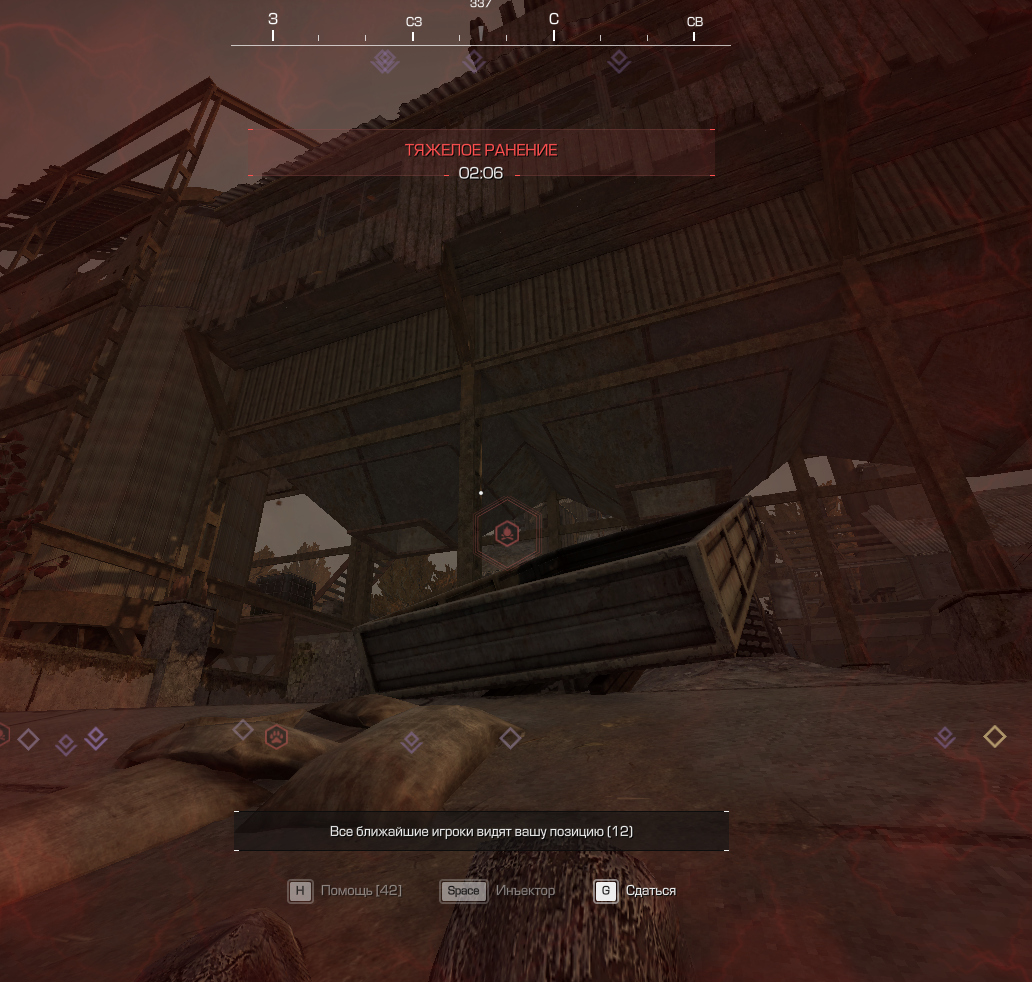
Task: Click the compass heading bar
Action: click(480, 32)
